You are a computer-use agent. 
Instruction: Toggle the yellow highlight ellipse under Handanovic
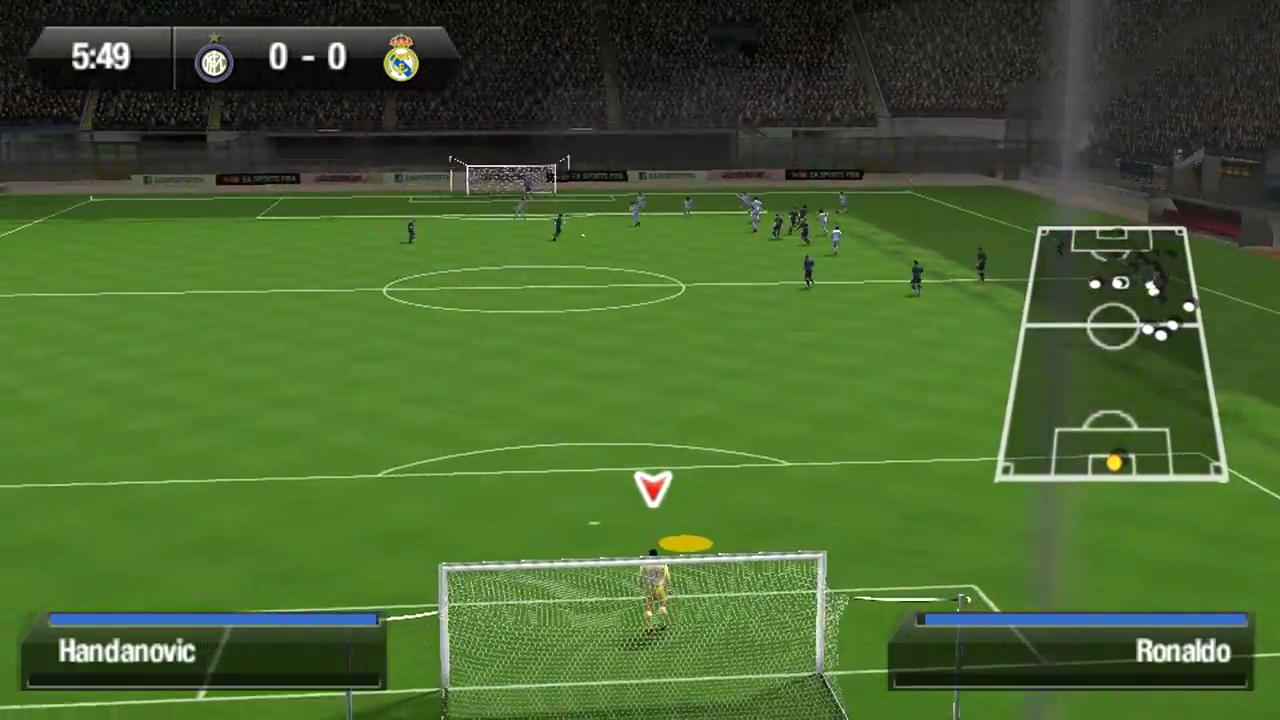pos(683,543)
